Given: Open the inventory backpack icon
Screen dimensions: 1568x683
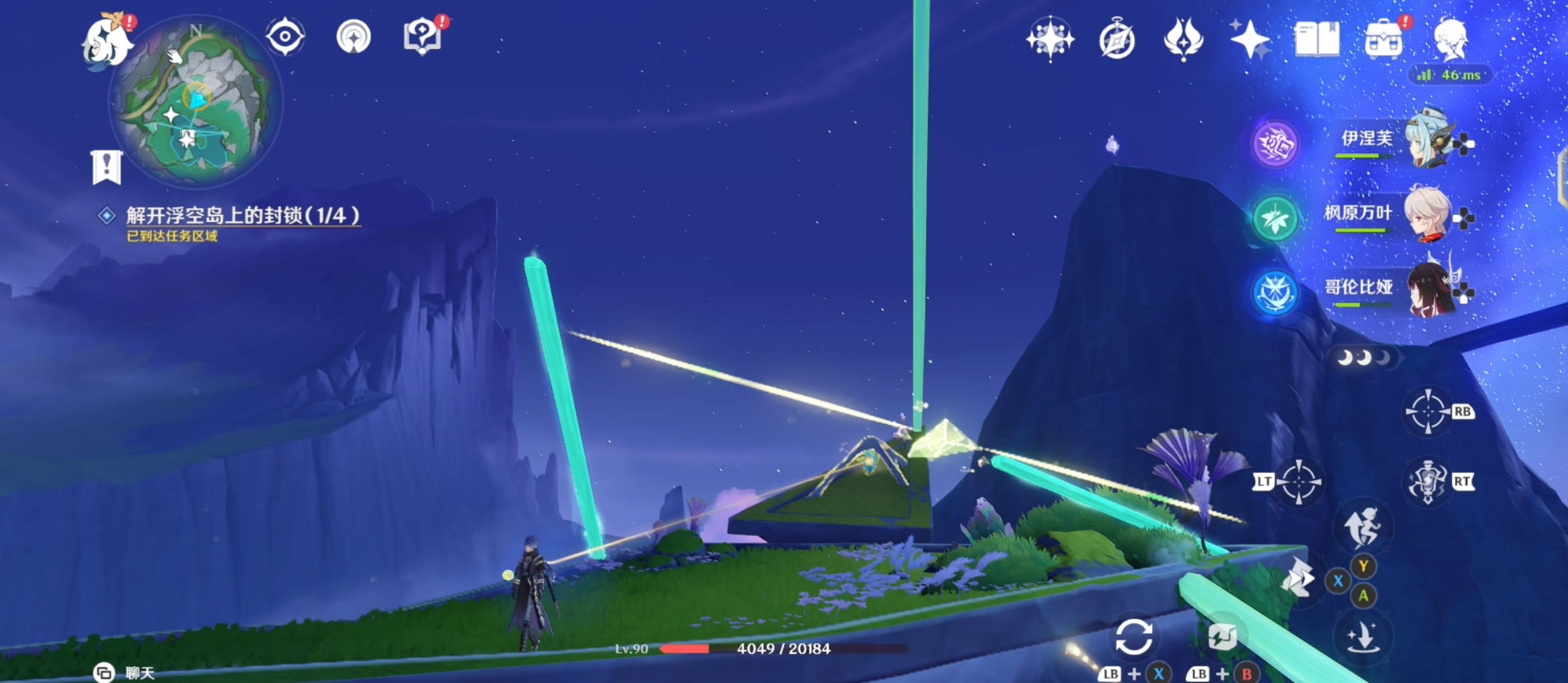Looking at the screenshot, I should tap(1383, 40).
